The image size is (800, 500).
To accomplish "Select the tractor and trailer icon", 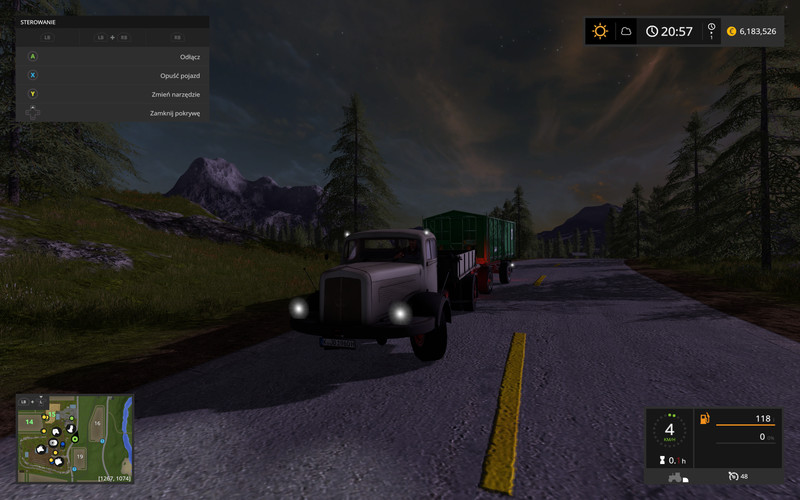I will click(677, 476).
